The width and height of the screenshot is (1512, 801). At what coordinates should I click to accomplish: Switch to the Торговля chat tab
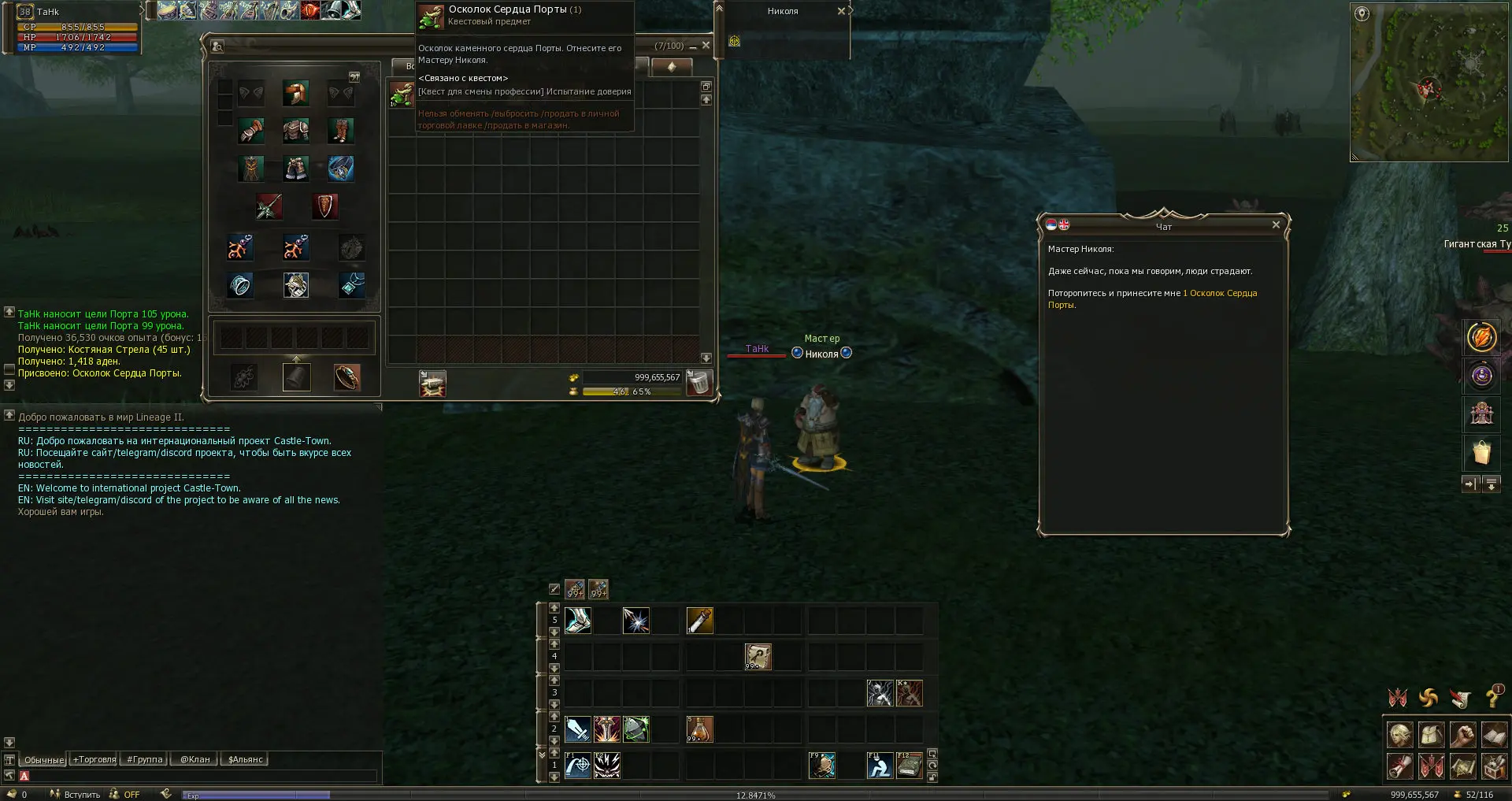click(x=94, y=759)
